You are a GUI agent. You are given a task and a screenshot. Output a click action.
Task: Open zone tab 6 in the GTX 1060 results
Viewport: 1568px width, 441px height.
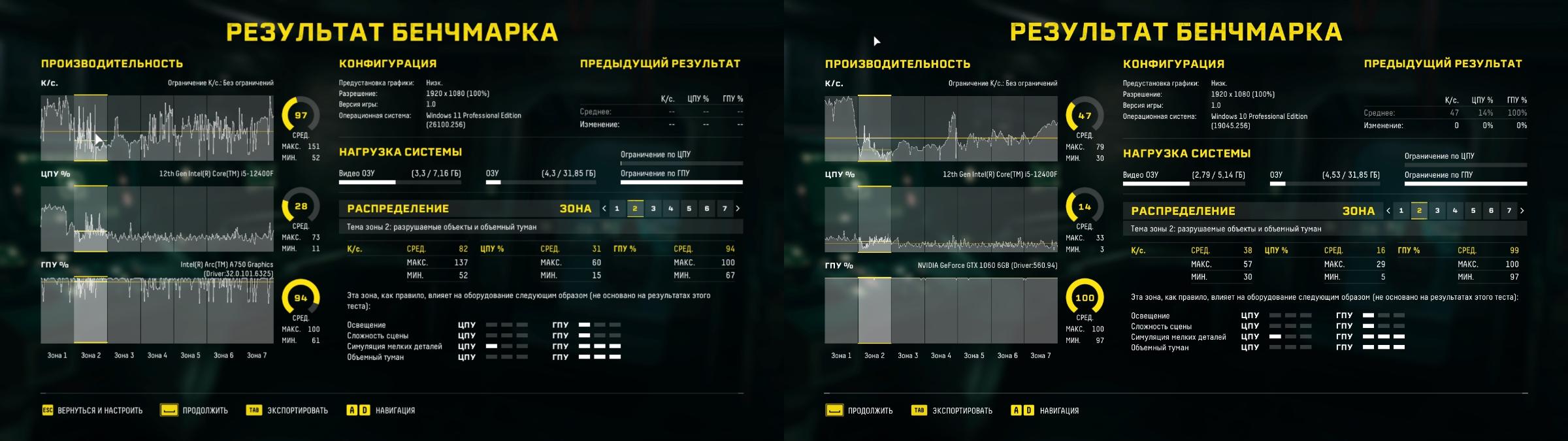click(1491, 210)
